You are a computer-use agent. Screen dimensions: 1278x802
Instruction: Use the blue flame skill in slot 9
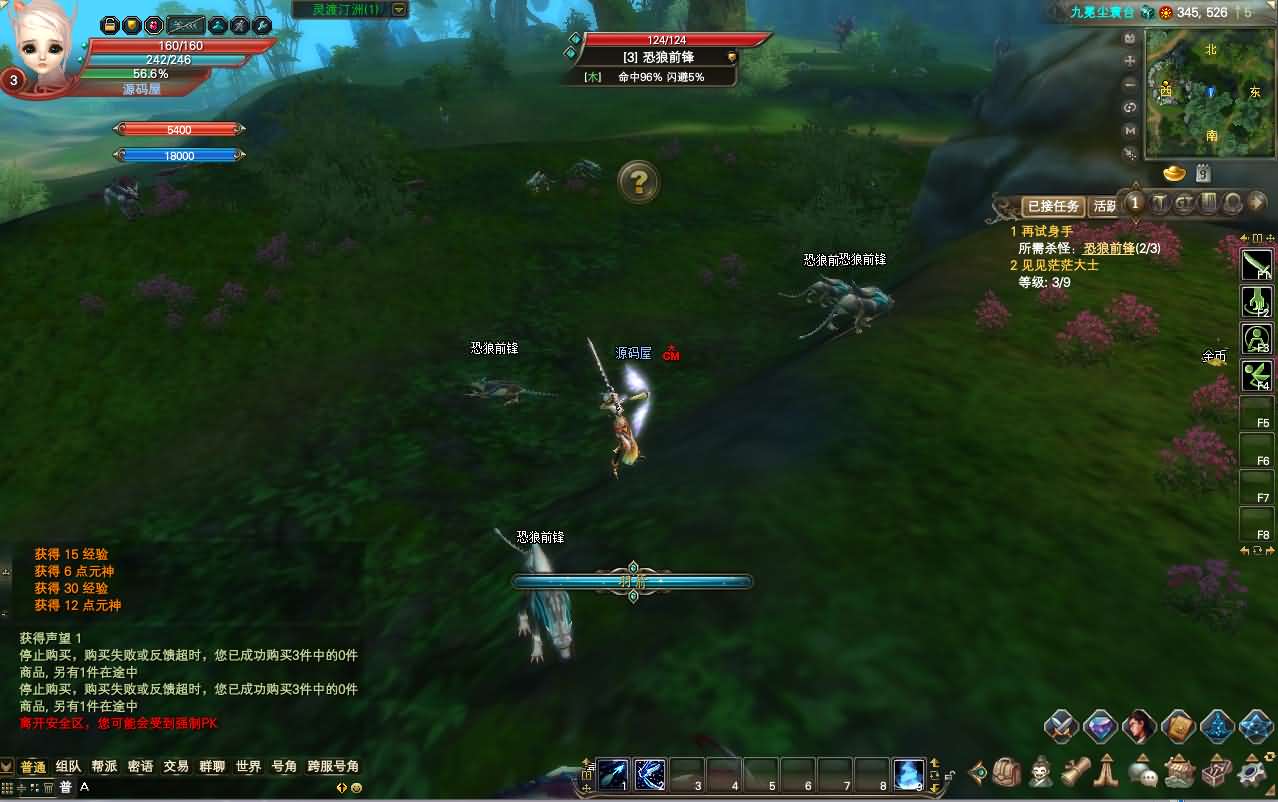[909, 774]
